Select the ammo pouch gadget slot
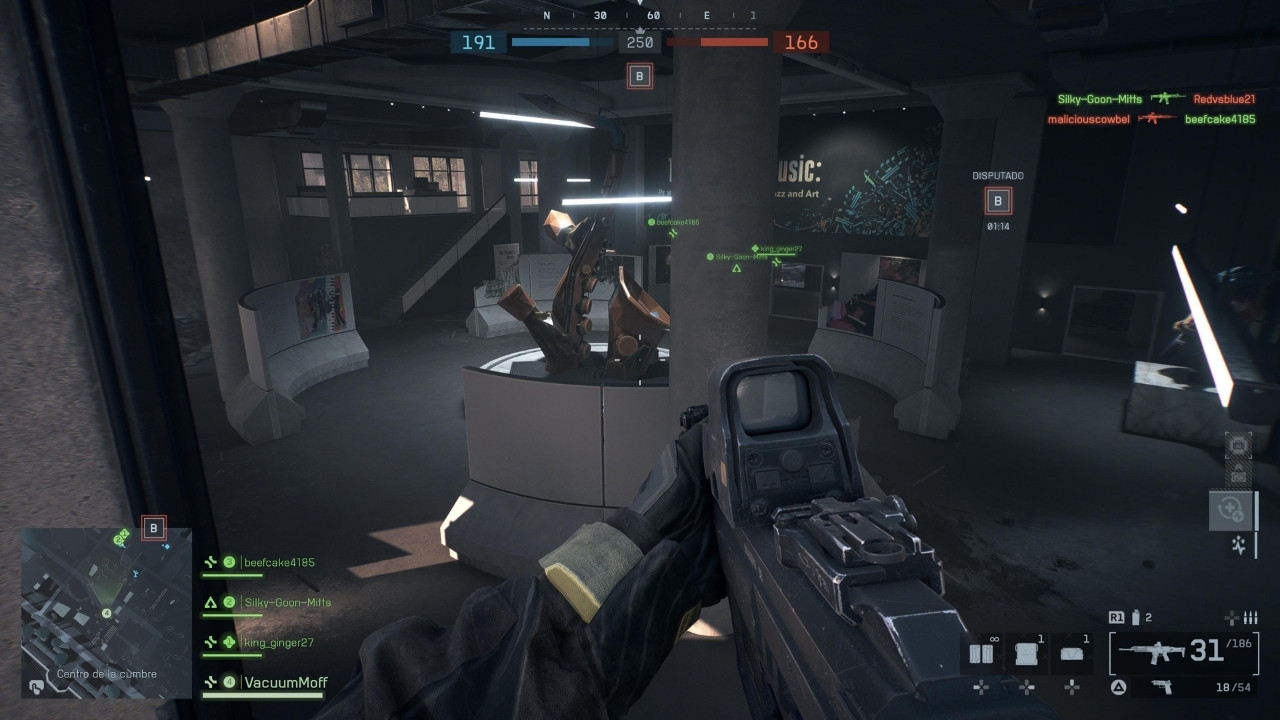The image size is (1280, 720). [1071, 654]
